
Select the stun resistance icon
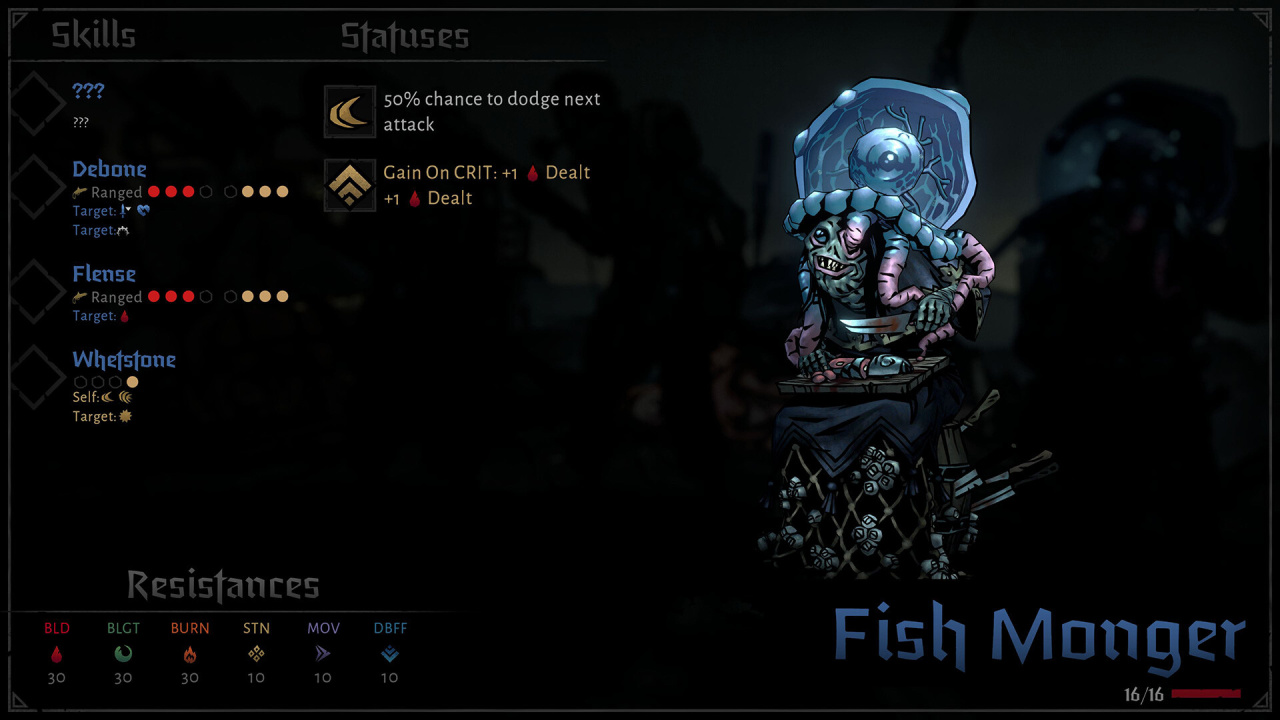click(x=256, y=654)
